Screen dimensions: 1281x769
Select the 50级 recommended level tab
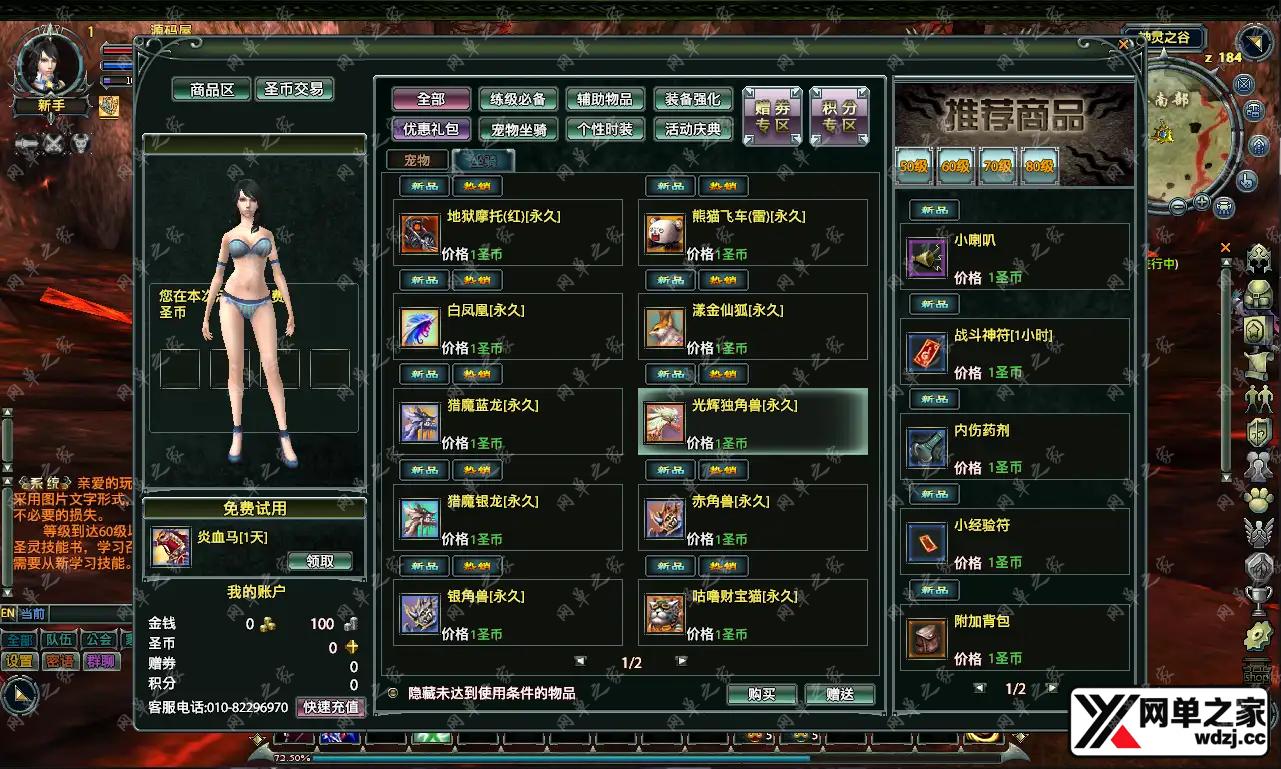click(x=911, y=165)
